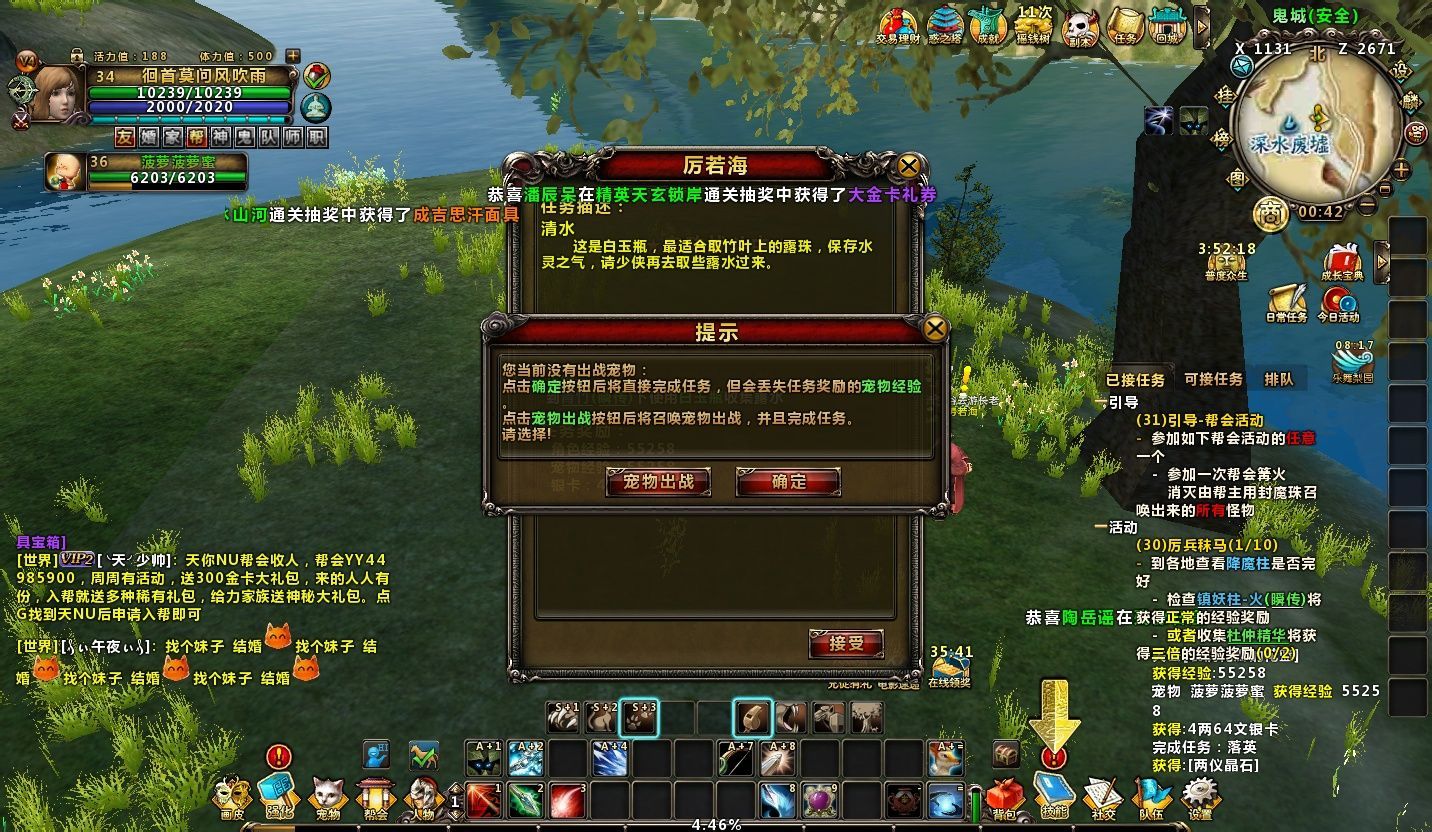Open the 日常任务 daily quests icon
This screenshot has height=832, width=1432.
1286,302
